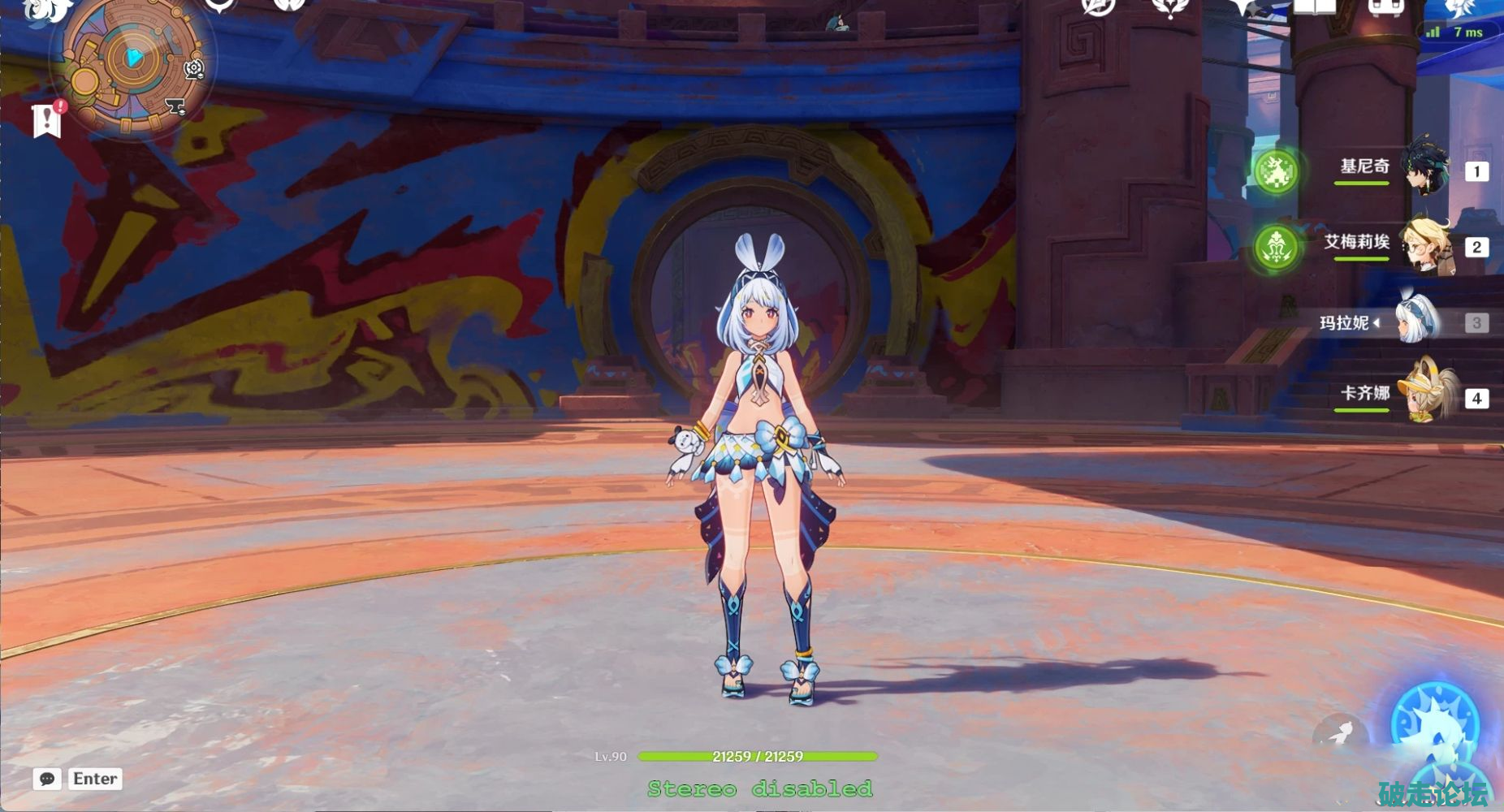The width and height of the screenshot is (1504, 812).
Task: Open the battle pass winged emblem icon
Action: pyautogui.click(x=1170, y=6)
